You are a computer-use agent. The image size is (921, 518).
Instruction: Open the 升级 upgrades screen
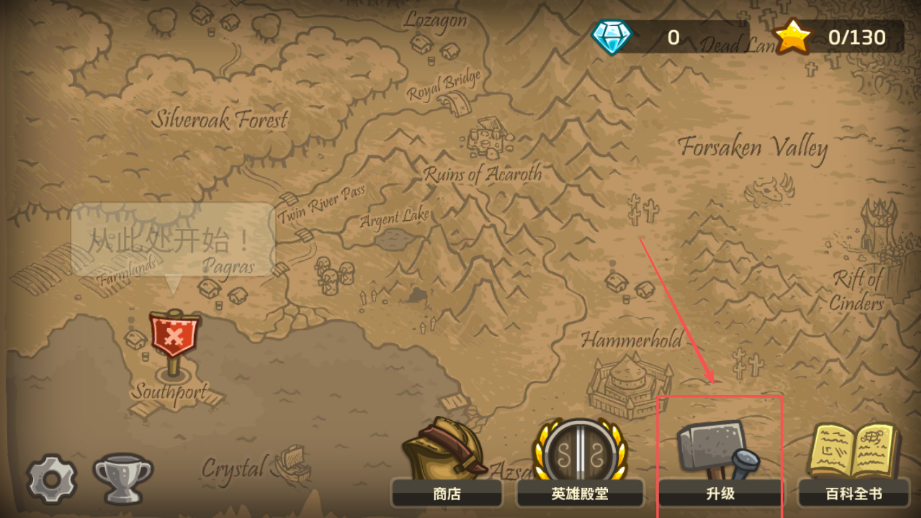click(719, 463)
